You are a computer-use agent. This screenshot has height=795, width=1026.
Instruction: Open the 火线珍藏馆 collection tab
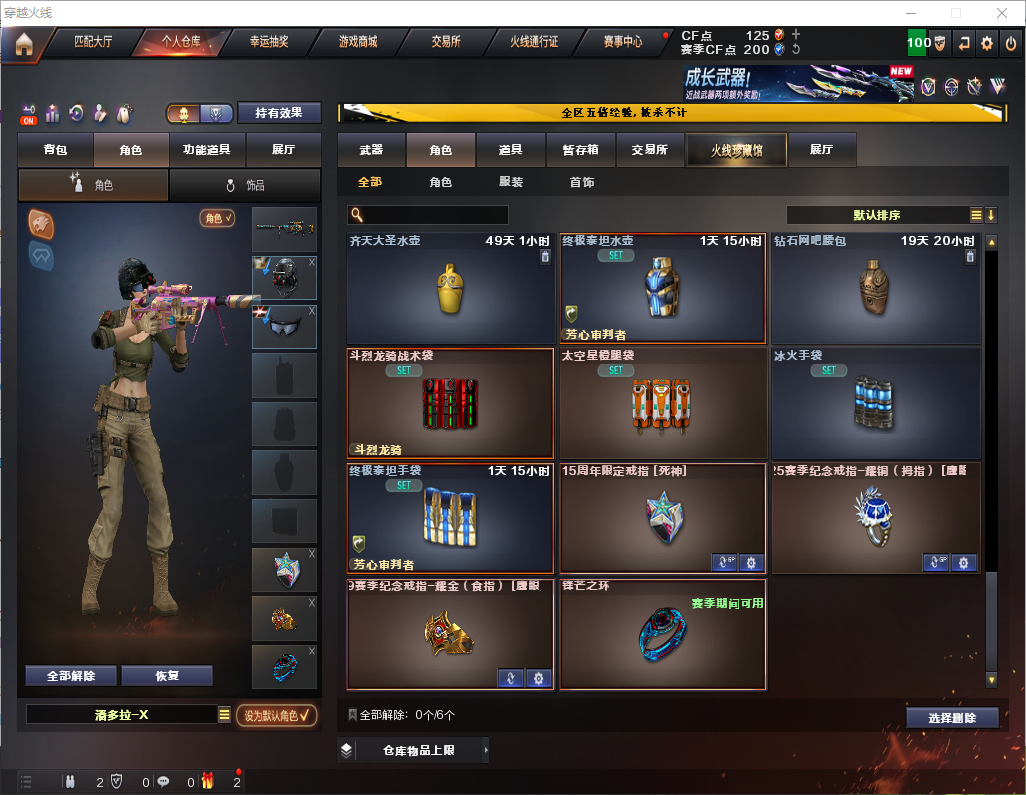pyautogui.click(x=736, y=150)
